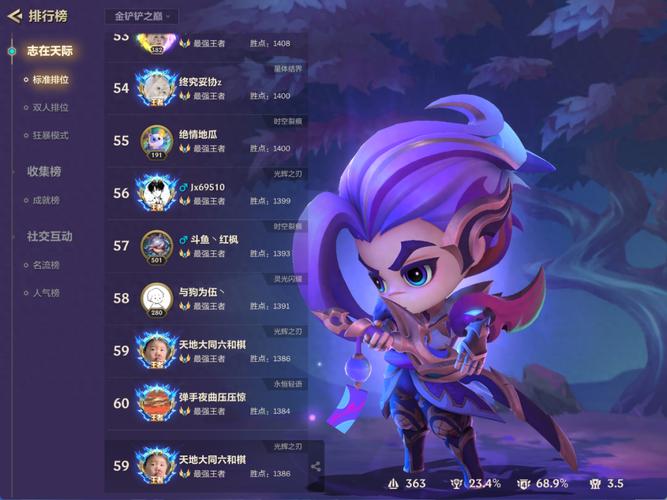Choose the 斗鱼丶红枫 player row
Image resolution: width=667 pixels, height=500 pixels.
(214, 245)
